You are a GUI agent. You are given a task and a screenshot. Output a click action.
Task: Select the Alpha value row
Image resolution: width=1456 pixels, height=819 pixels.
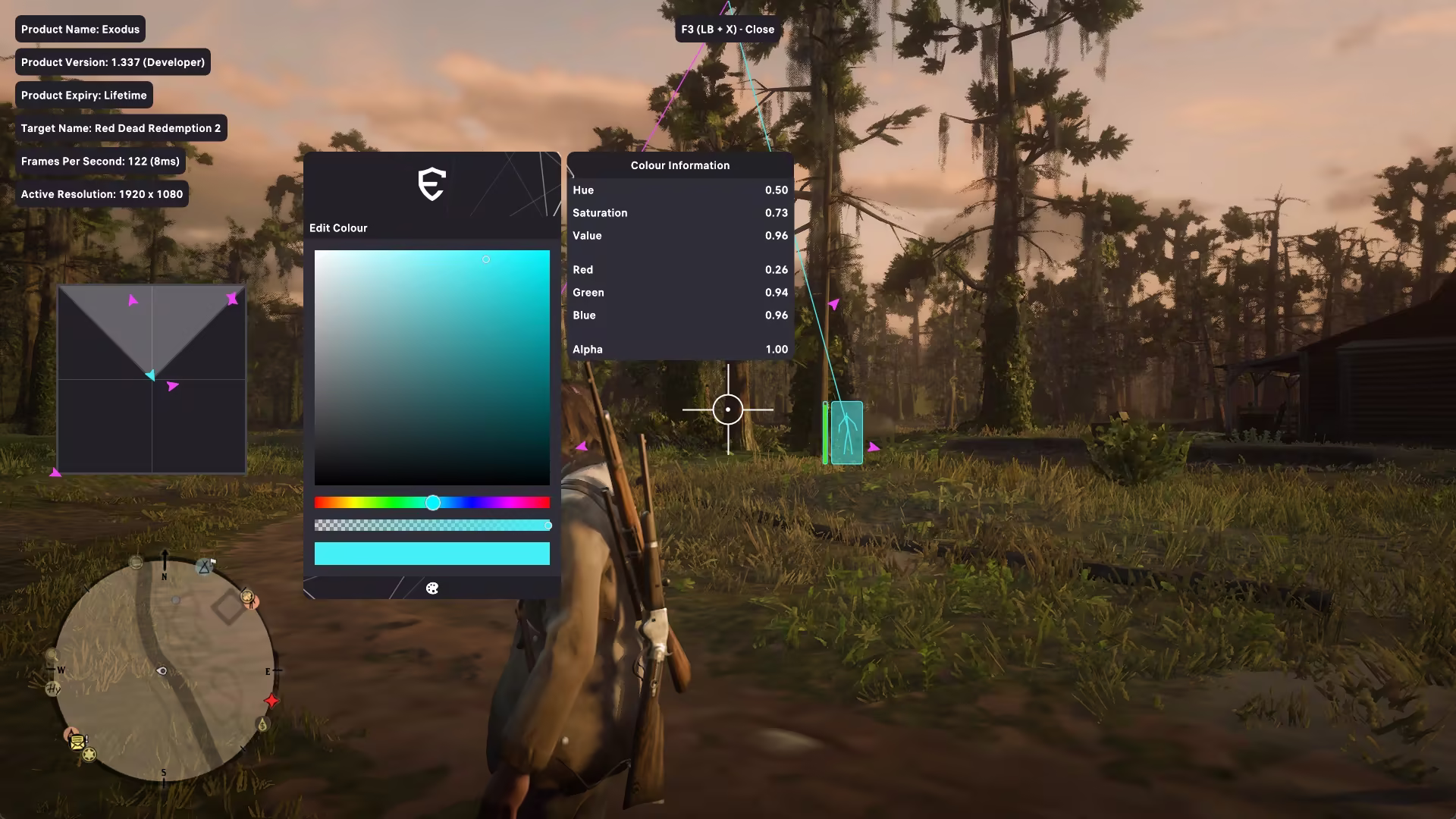point(679,350)
